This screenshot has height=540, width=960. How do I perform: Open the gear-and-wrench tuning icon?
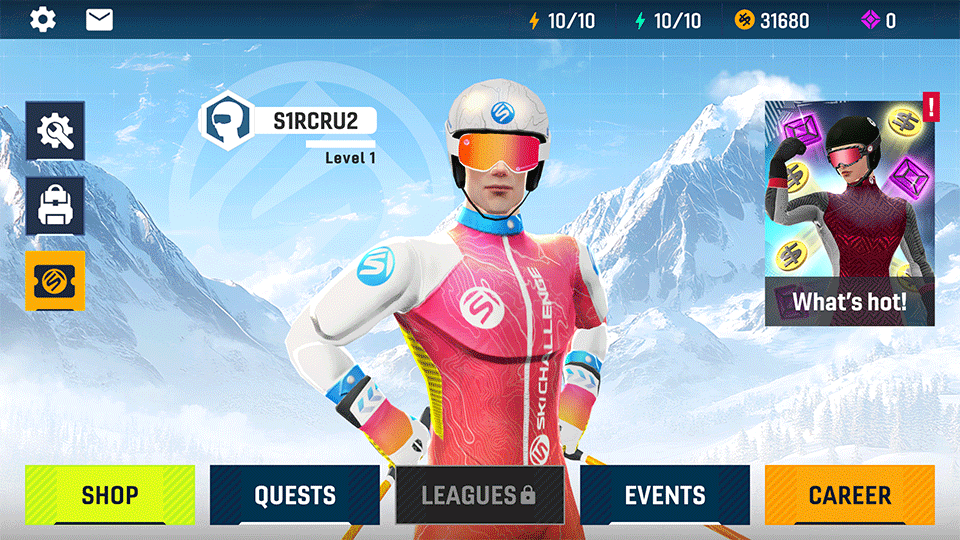(55, 131)
